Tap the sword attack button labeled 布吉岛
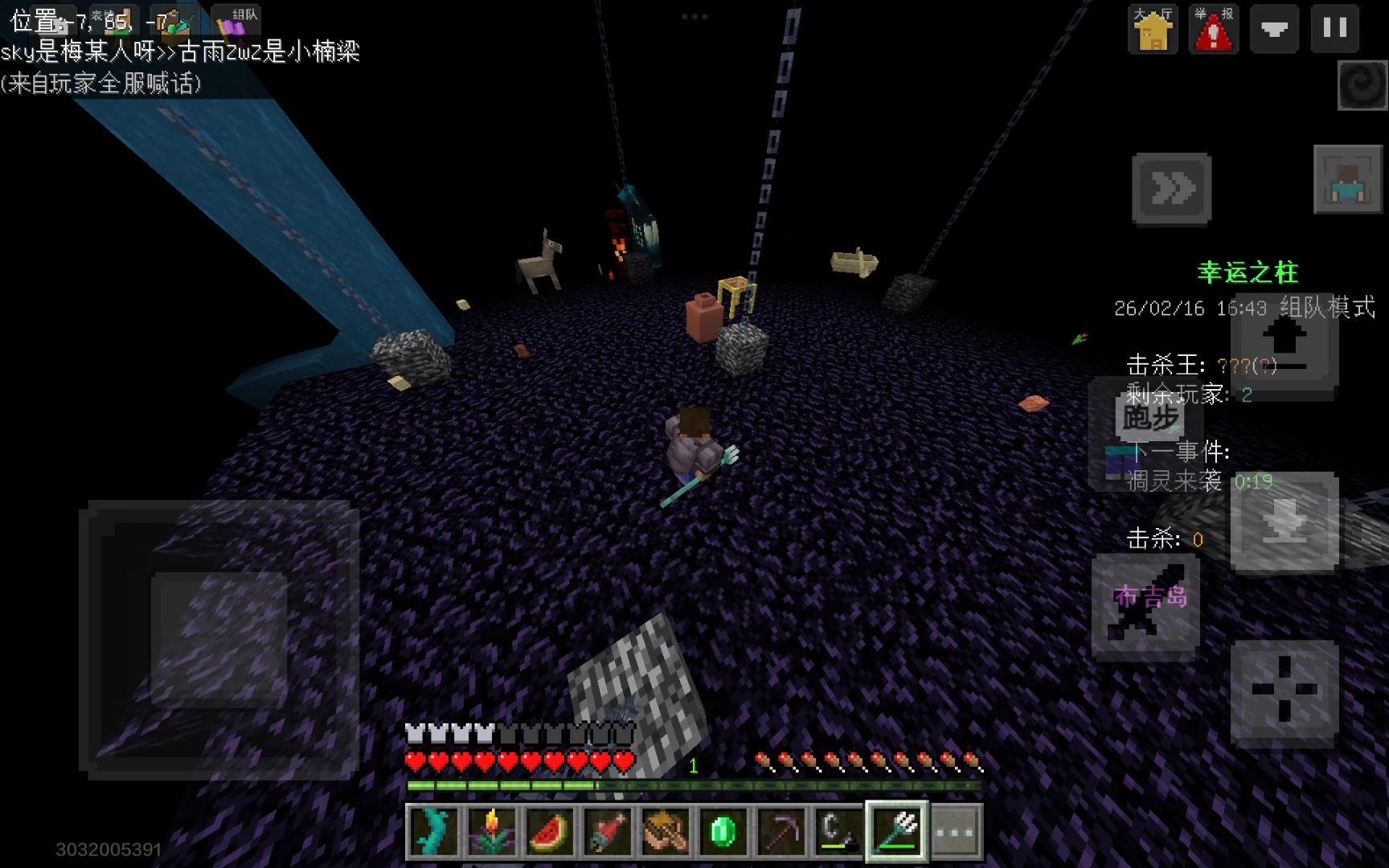The image size is (1389, 868). (x=1145, y=604)
